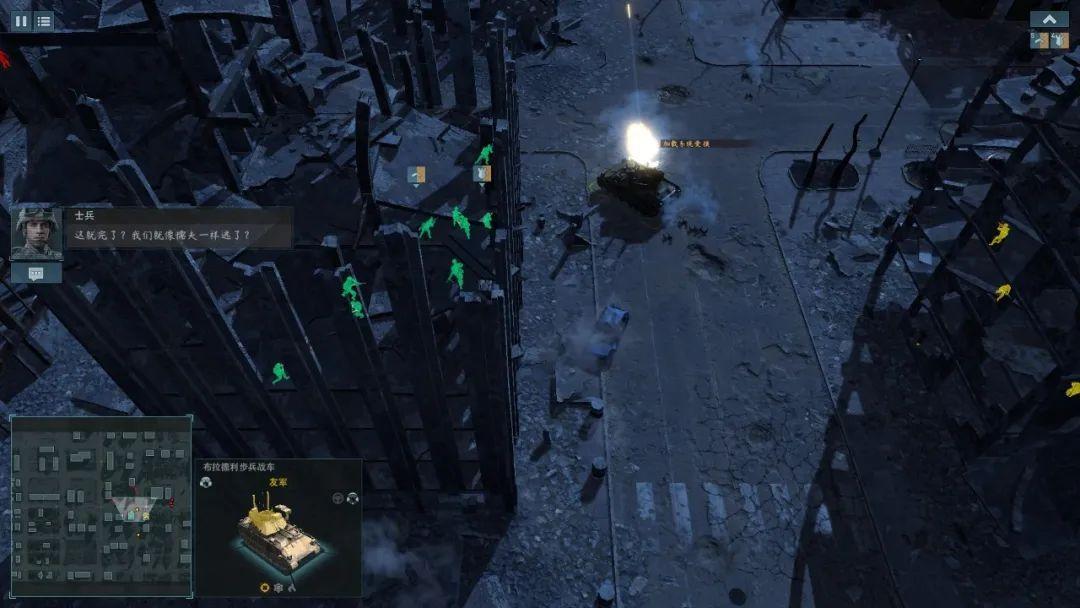Pause the game with the pause button
The width and height of the screenshot is (1080, 608).
(20, 20)
